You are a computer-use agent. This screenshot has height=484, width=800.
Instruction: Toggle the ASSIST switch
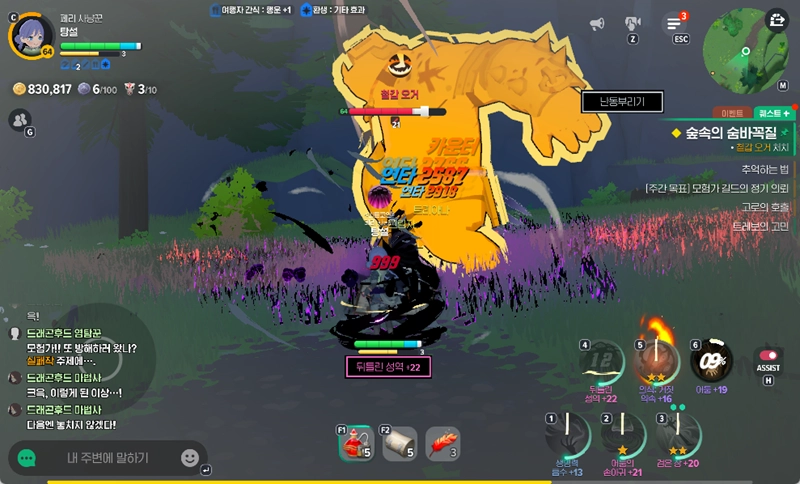click(768, 356)
